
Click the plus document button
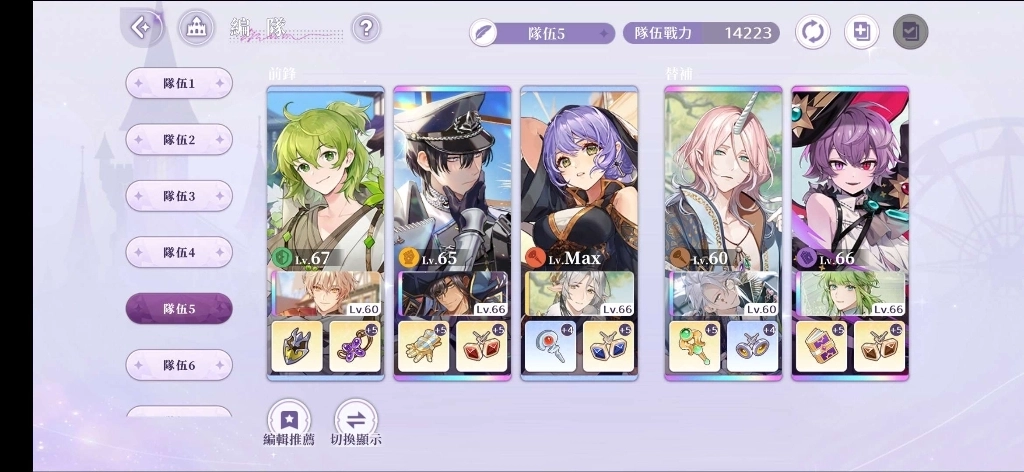[x=861, y=32]
